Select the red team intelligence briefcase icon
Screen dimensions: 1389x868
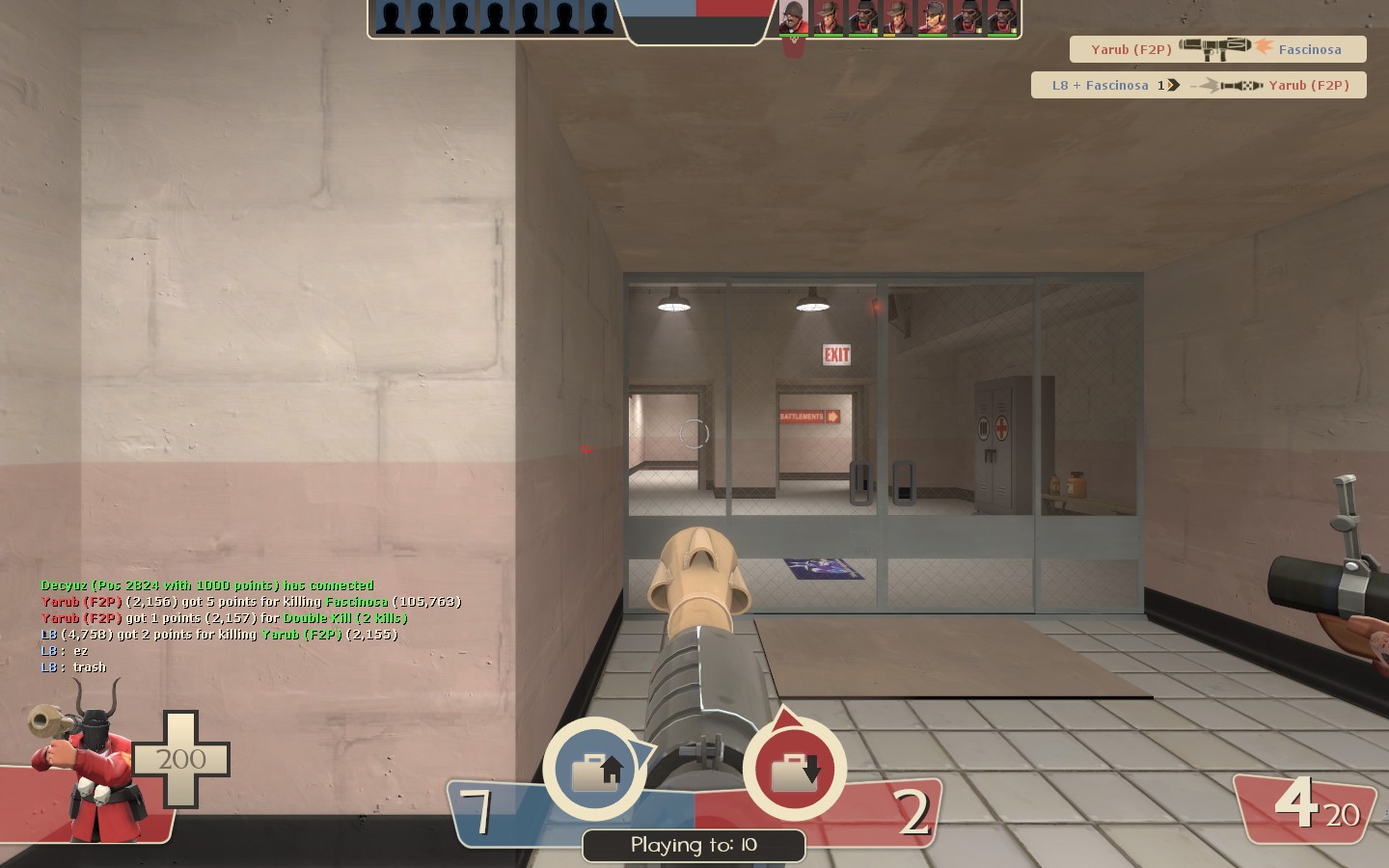tap(794, 769)
